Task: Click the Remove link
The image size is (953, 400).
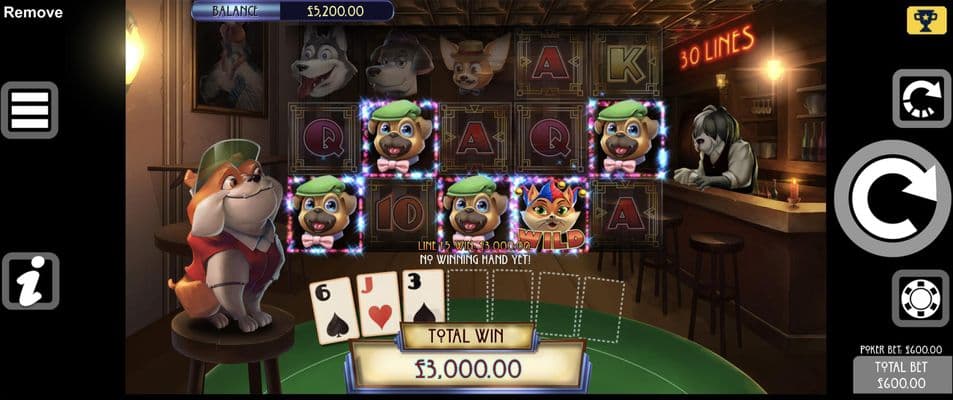Action: click(x=32, y=13)
